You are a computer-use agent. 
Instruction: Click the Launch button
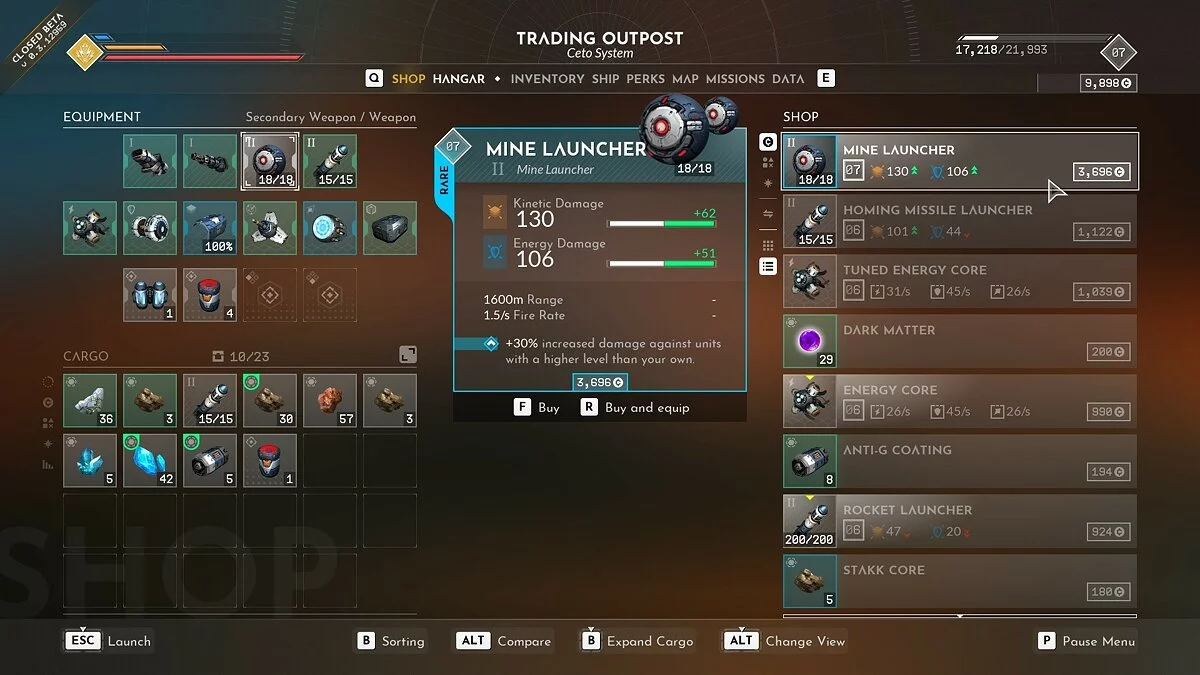tap(110, 641)
